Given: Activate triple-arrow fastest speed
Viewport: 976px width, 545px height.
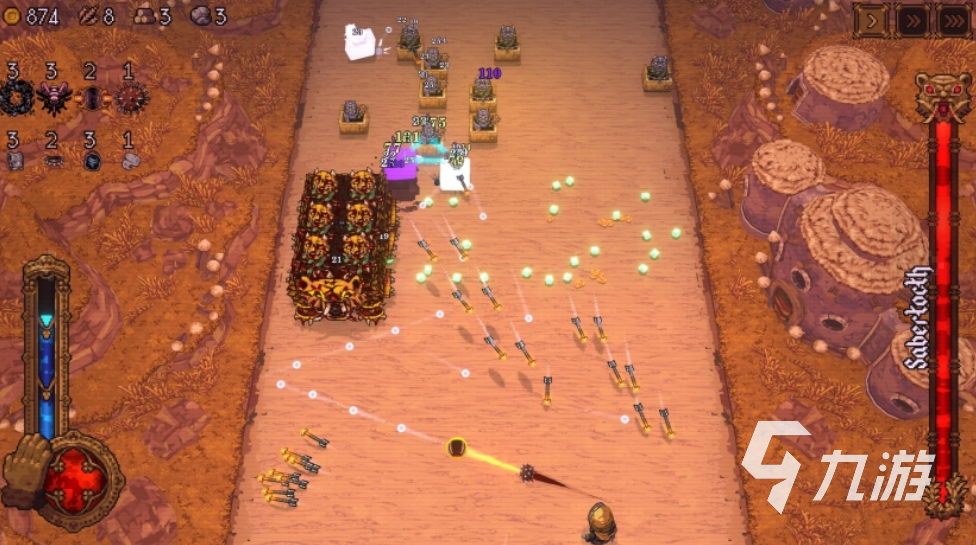Looking at the screenshot, I should (953, 20).
